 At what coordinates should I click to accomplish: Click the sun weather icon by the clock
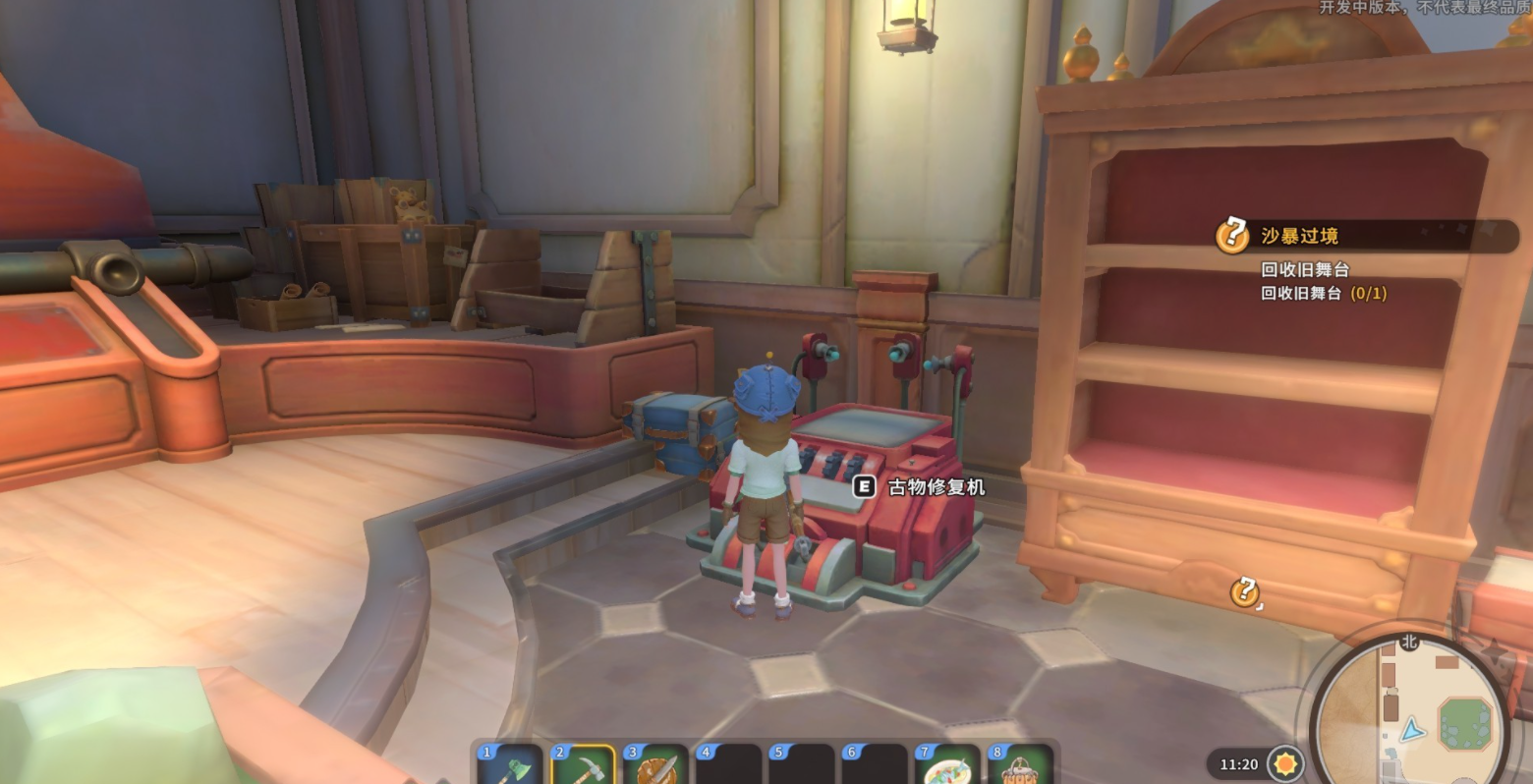click(1285, 763)
